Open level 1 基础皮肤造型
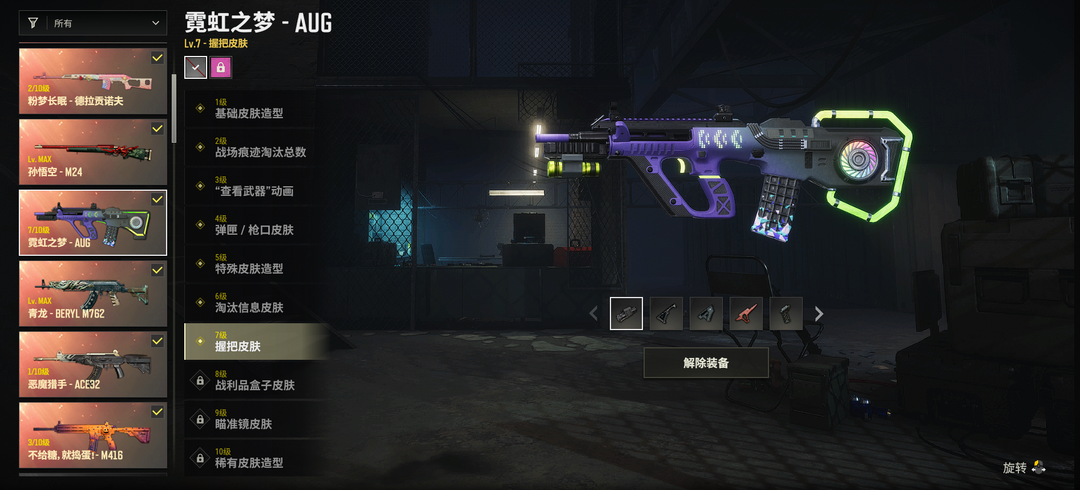 tap(255, 108)
